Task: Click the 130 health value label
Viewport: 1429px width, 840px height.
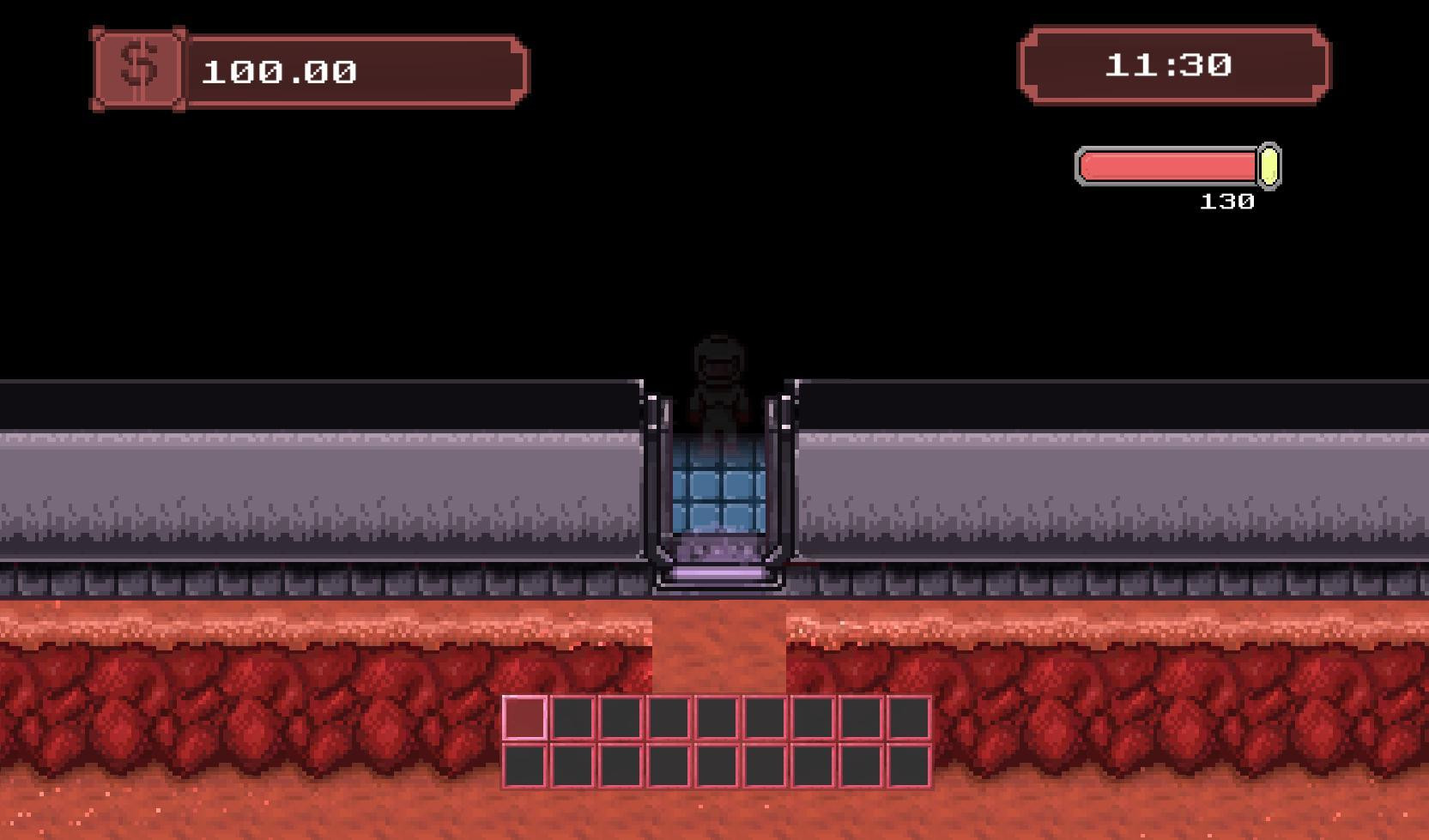Action: pos(1227,201)
